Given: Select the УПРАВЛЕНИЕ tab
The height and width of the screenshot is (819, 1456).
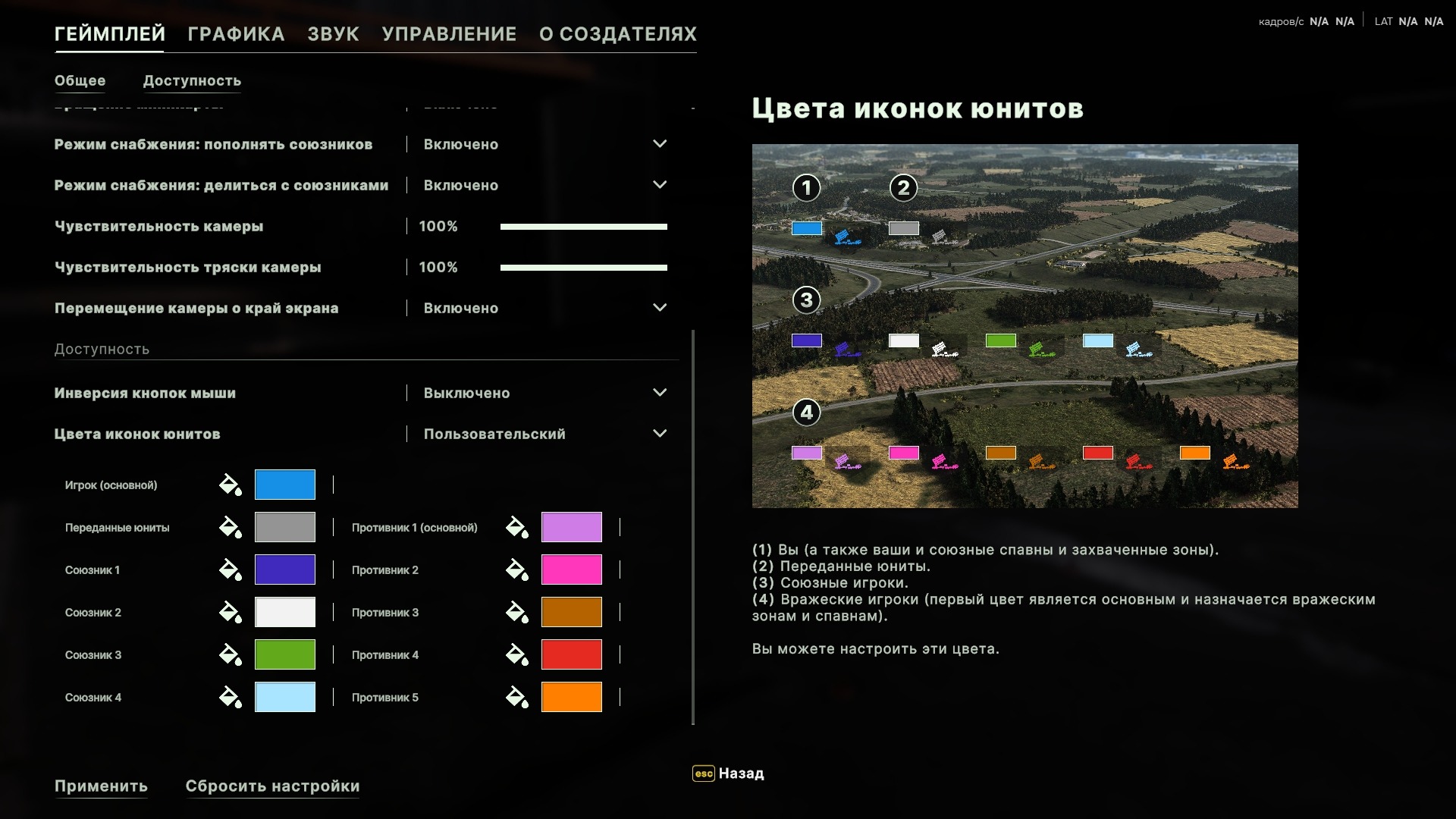Looking at the screenshot, I should (x=449, y=34).
